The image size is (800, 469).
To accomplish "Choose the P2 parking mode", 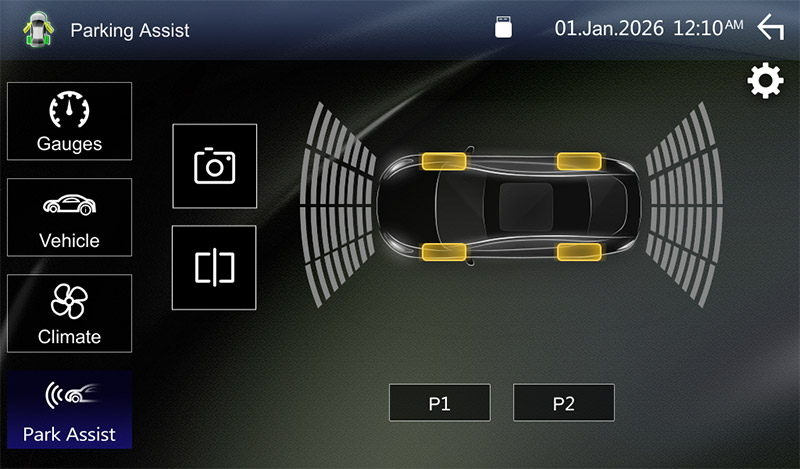I will point(563,403).
